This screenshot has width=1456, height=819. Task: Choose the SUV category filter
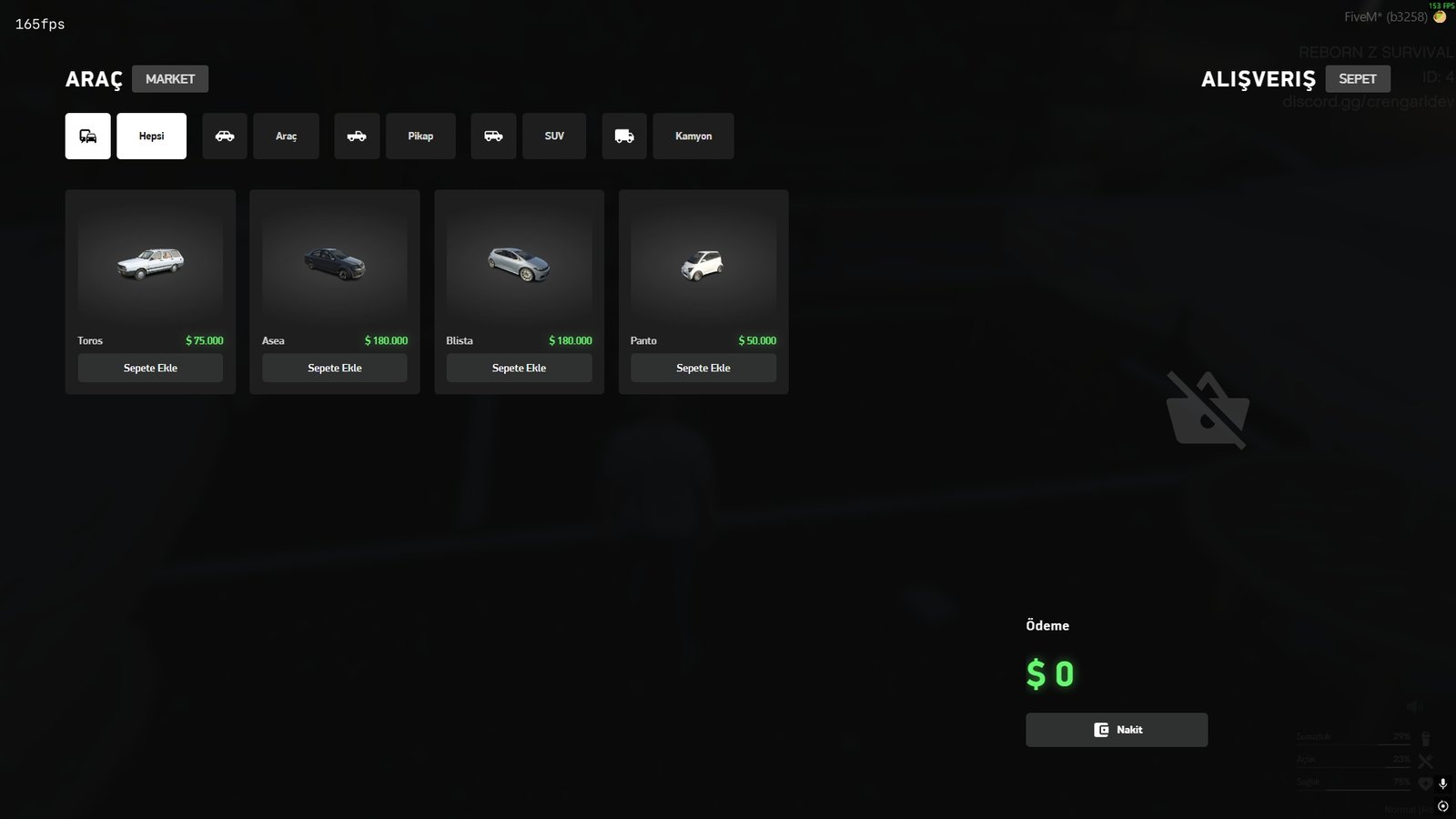click(554, 136)
